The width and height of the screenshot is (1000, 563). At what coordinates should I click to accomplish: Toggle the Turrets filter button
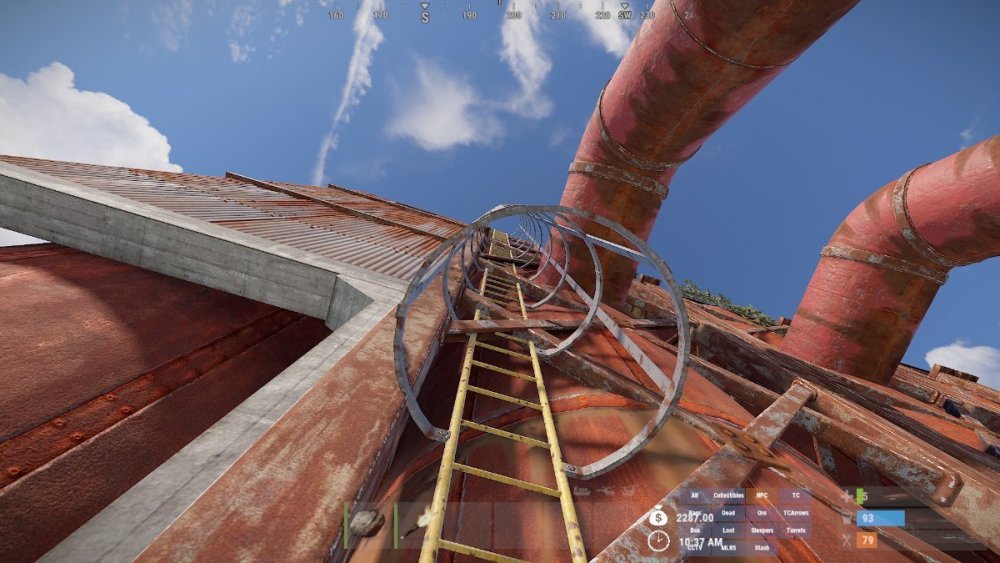796,530
